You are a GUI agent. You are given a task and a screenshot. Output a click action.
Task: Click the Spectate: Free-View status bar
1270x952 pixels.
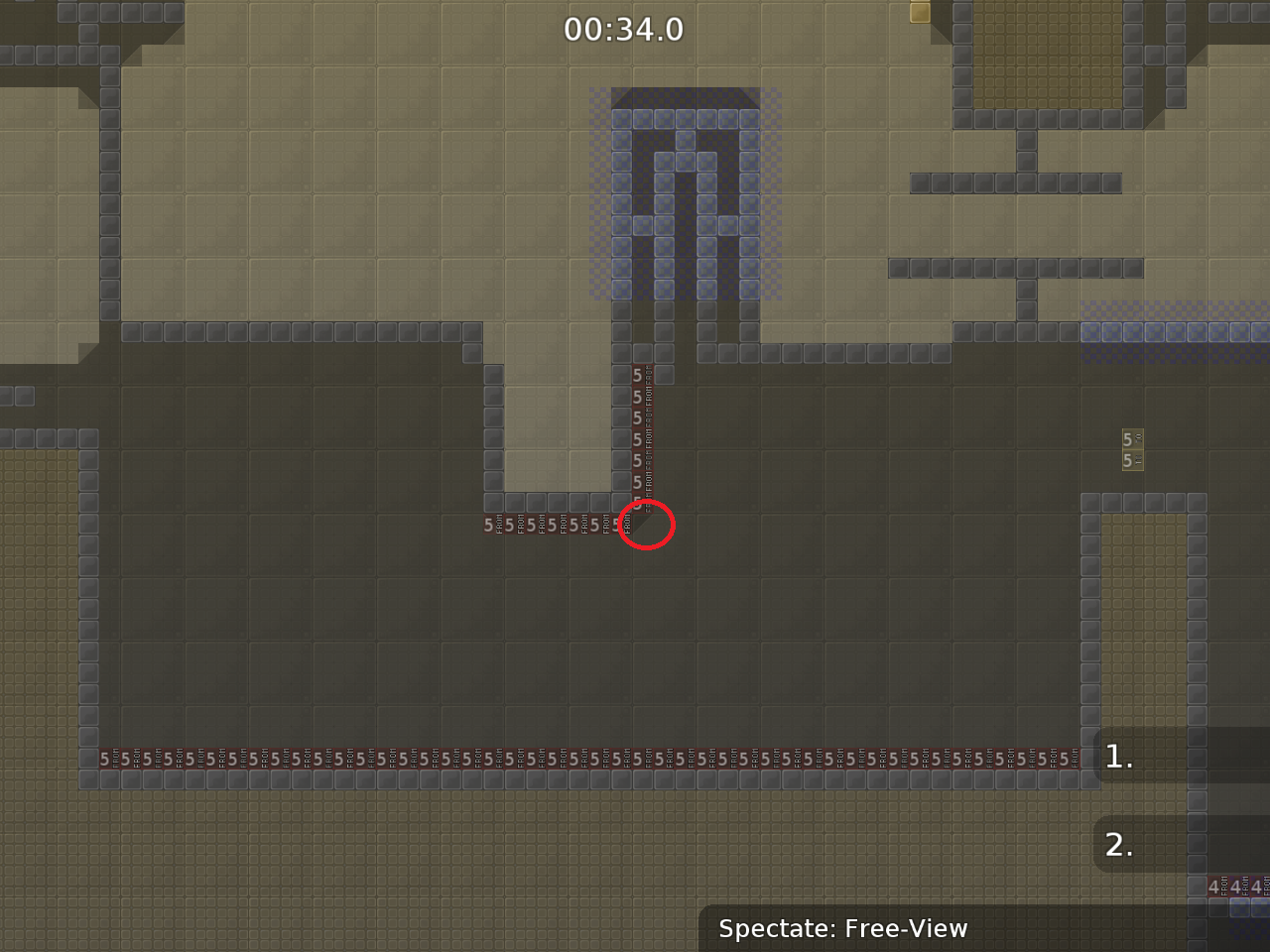coord(843,929)
